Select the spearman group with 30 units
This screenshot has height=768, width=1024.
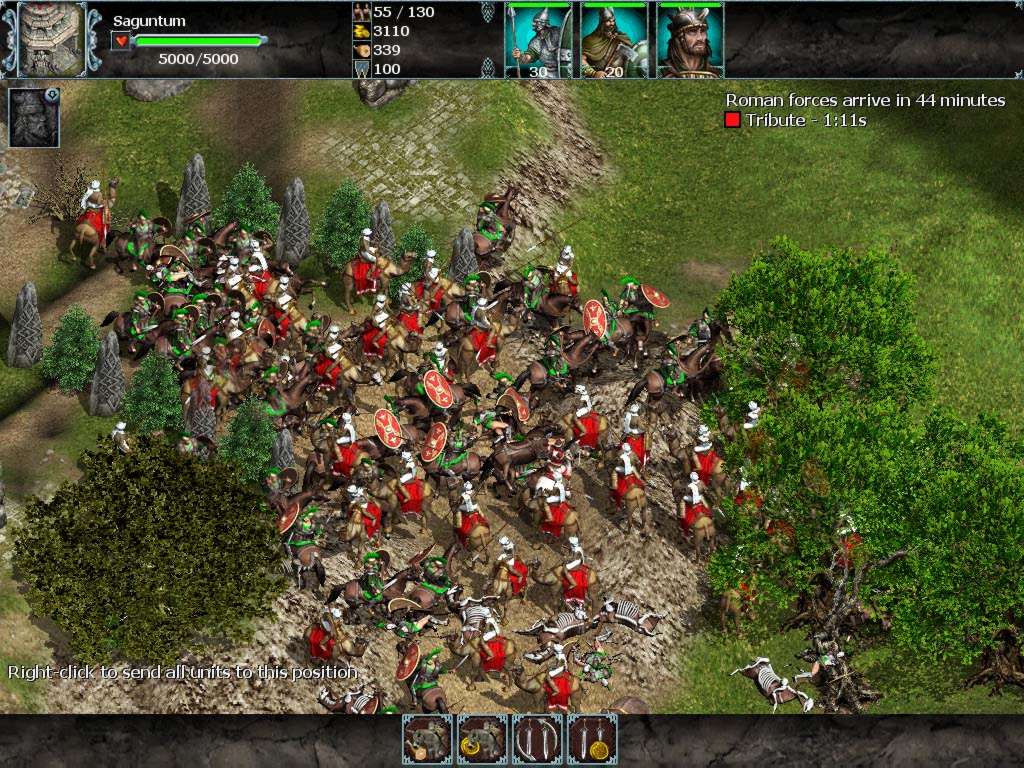(x=538, y=40)
